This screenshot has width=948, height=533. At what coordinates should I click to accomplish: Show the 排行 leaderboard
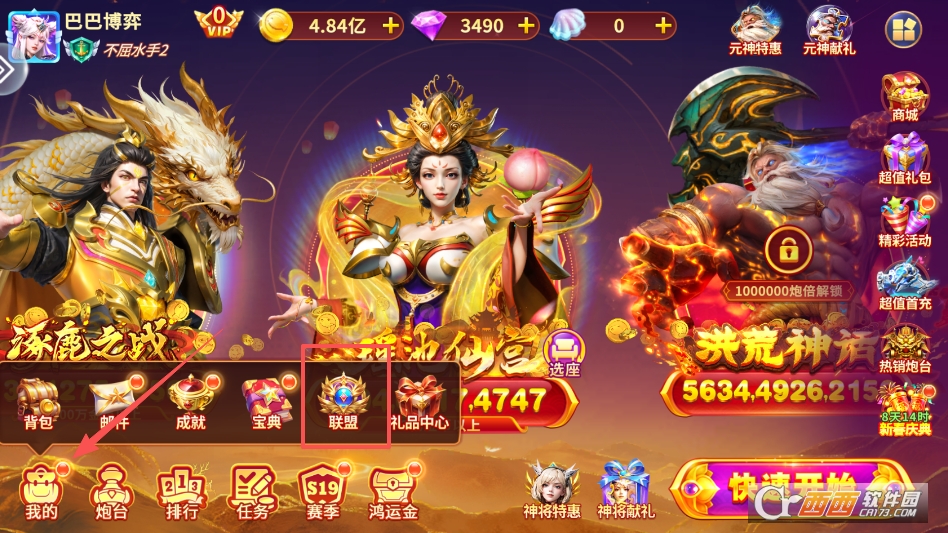[x=181, y=492]
